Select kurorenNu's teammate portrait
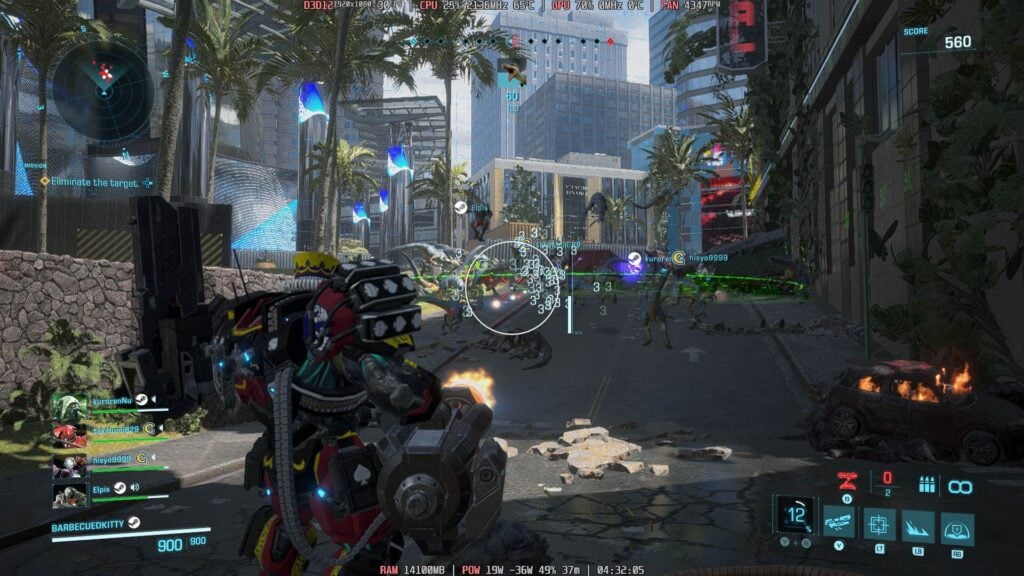 pos(69,407)
